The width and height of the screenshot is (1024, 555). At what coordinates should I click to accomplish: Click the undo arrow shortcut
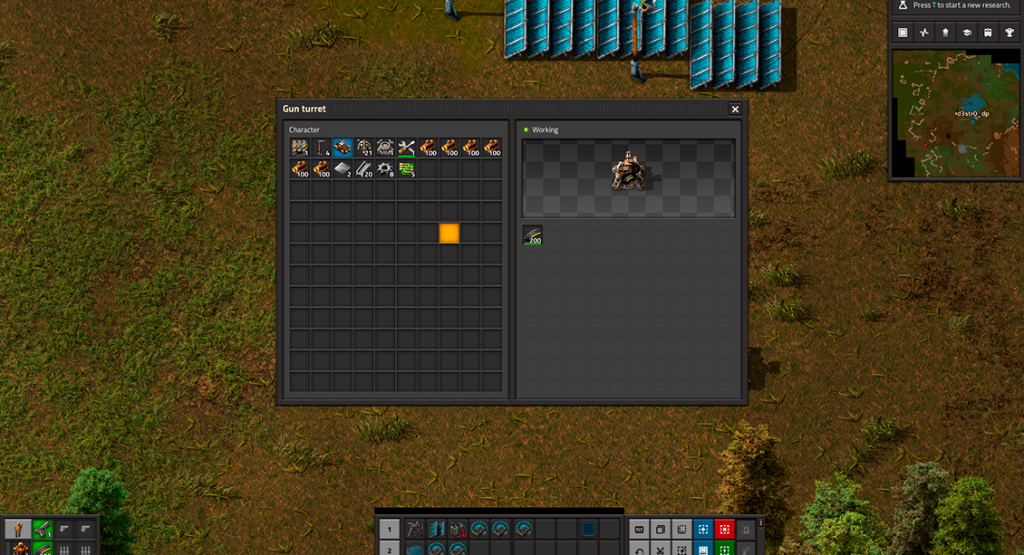click(x=639, y=549)
